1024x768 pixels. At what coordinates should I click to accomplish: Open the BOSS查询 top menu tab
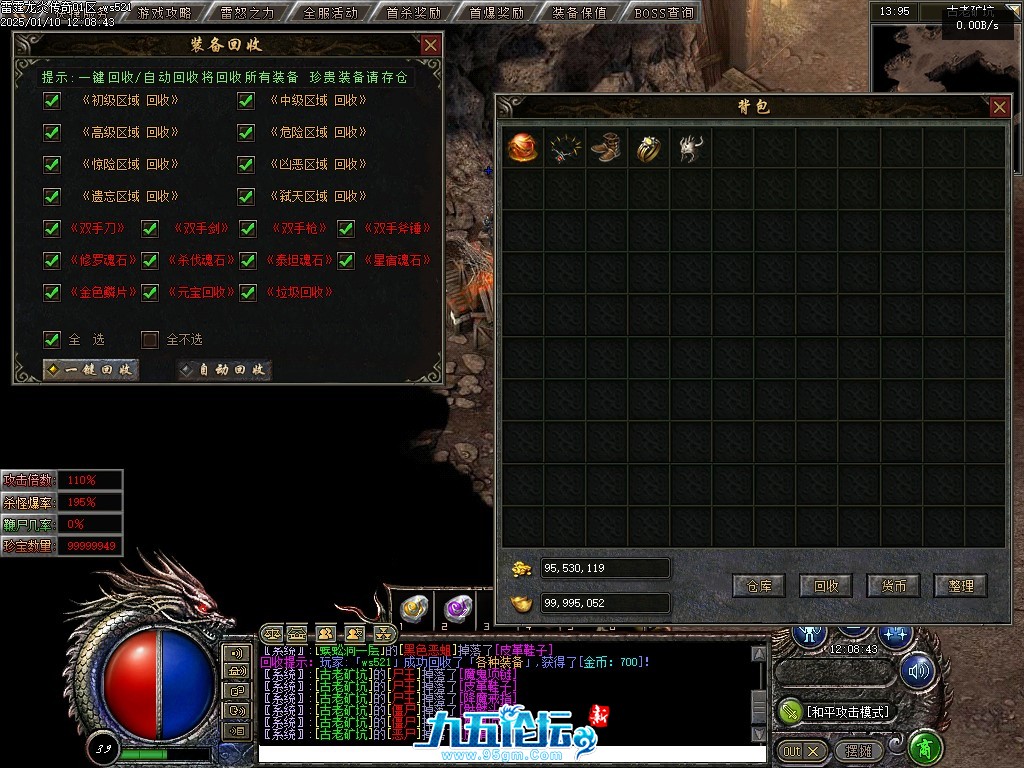point(664,13)
